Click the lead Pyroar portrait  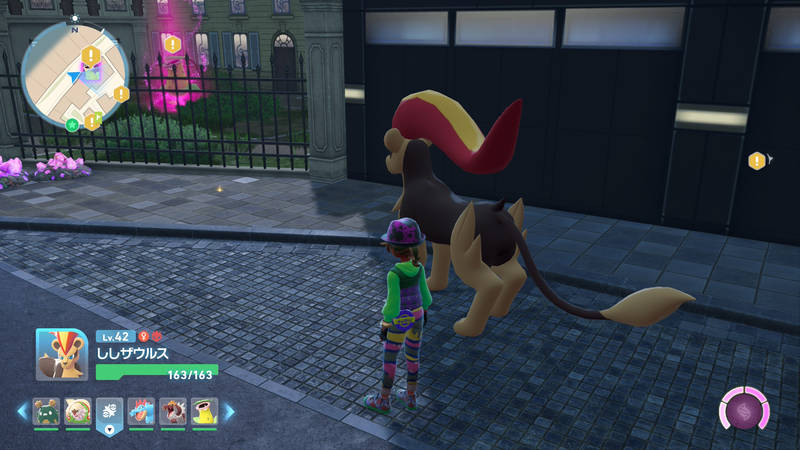[61, 355]
